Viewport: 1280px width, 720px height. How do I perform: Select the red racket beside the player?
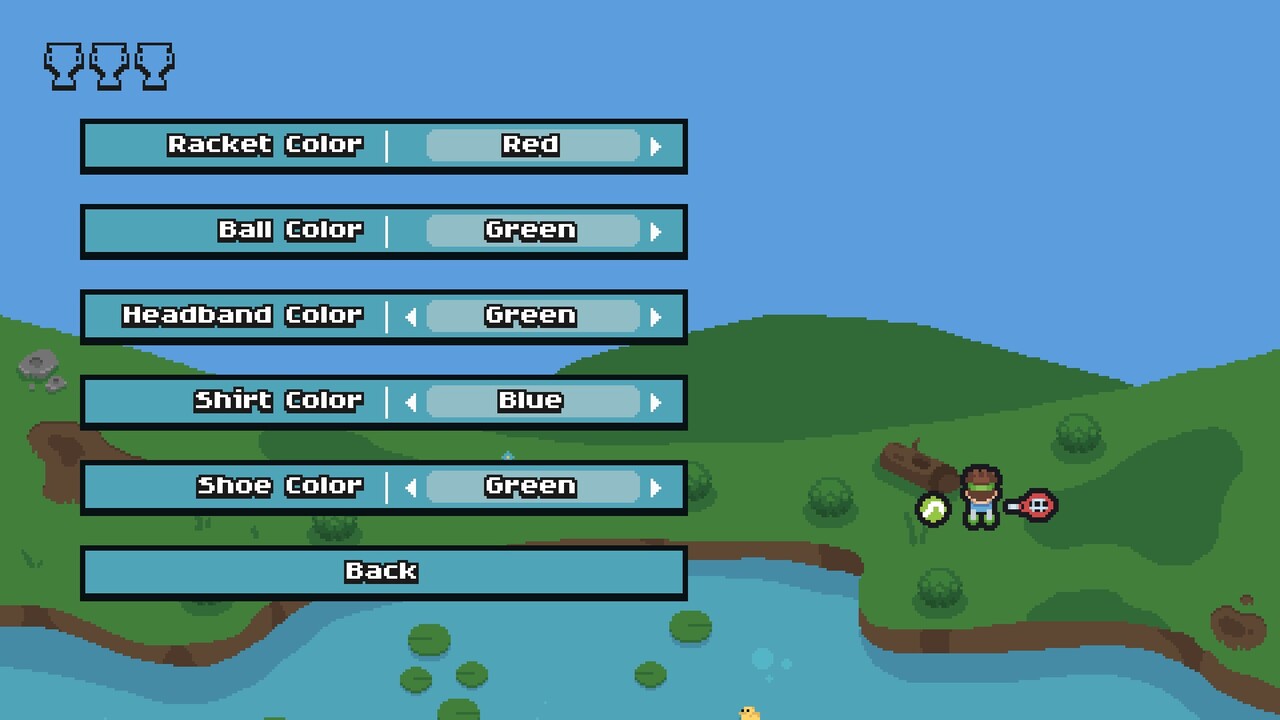1035,505
